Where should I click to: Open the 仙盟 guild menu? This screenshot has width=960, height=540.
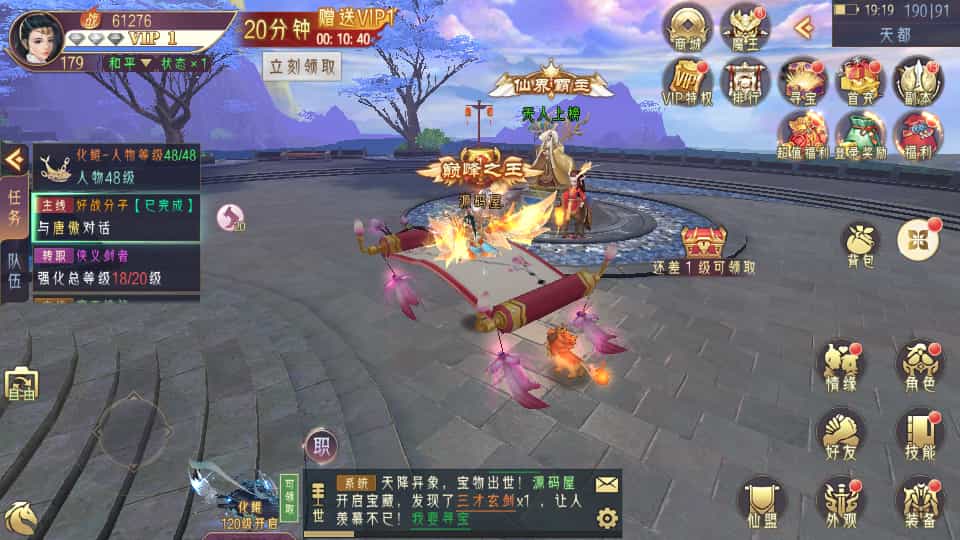(x=762, y=500)
